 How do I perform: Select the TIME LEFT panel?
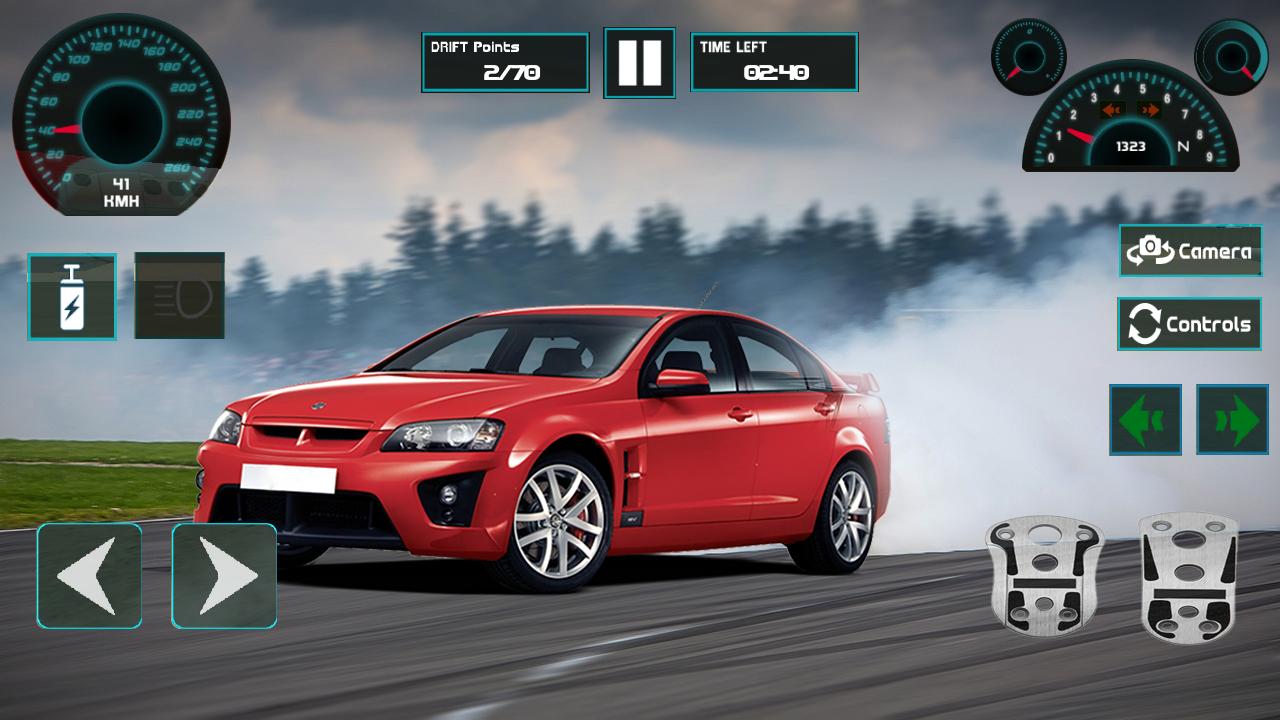[x=774, y=61]
